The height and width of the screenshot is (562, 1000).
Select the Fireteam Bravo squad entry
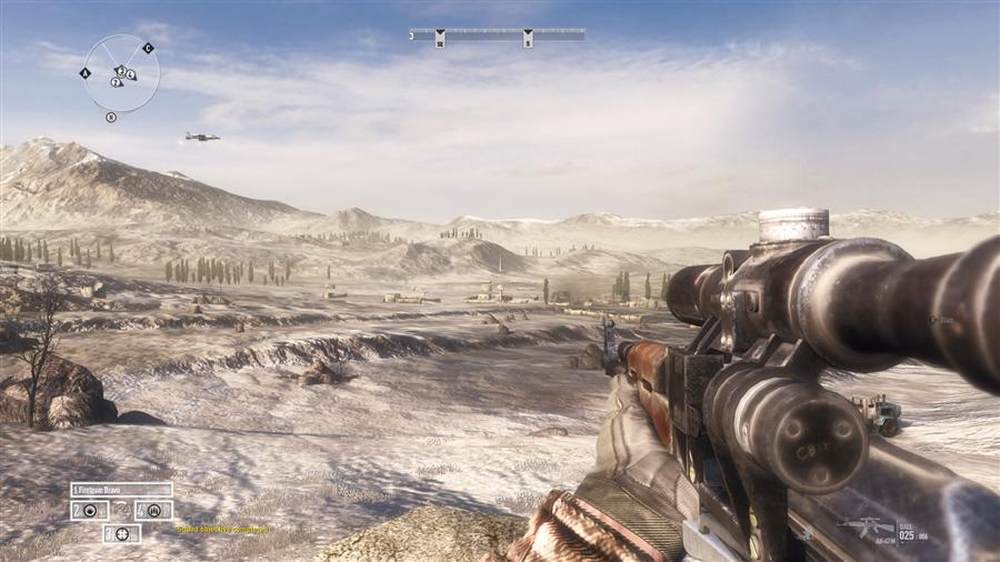121,489
